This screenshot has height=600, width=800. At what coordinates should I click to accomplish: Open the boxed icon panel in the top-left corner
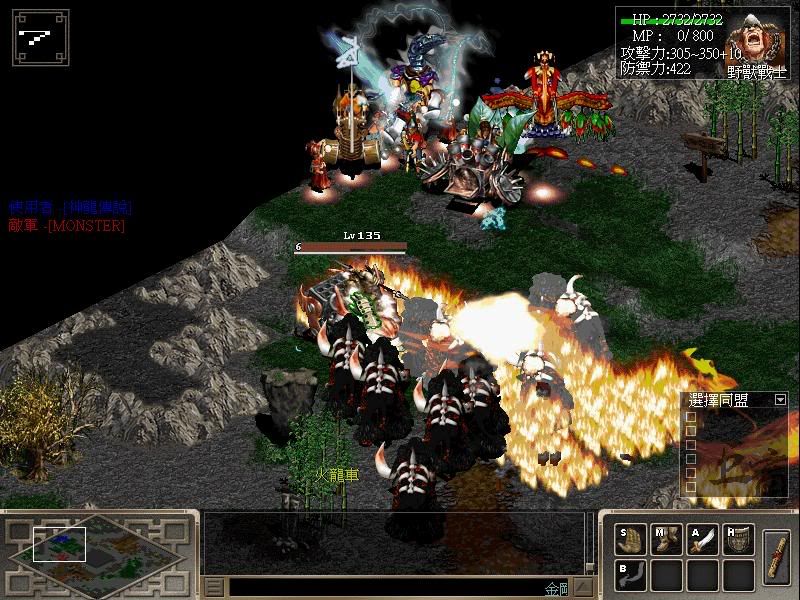pos(40,38)
